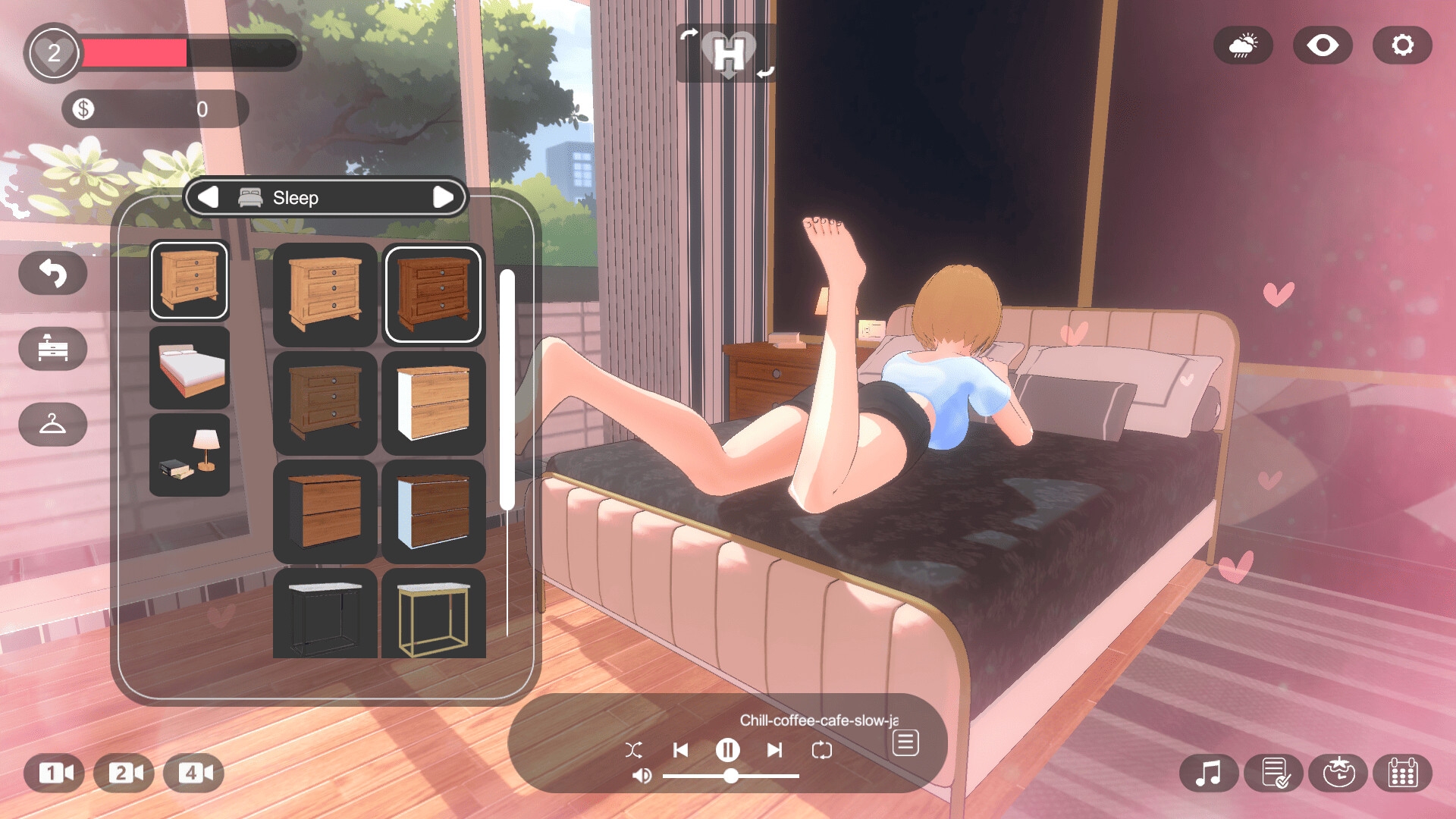Toggle shuffle for the music player
The height and width of the screenshot is (819, 1456).
634,750
